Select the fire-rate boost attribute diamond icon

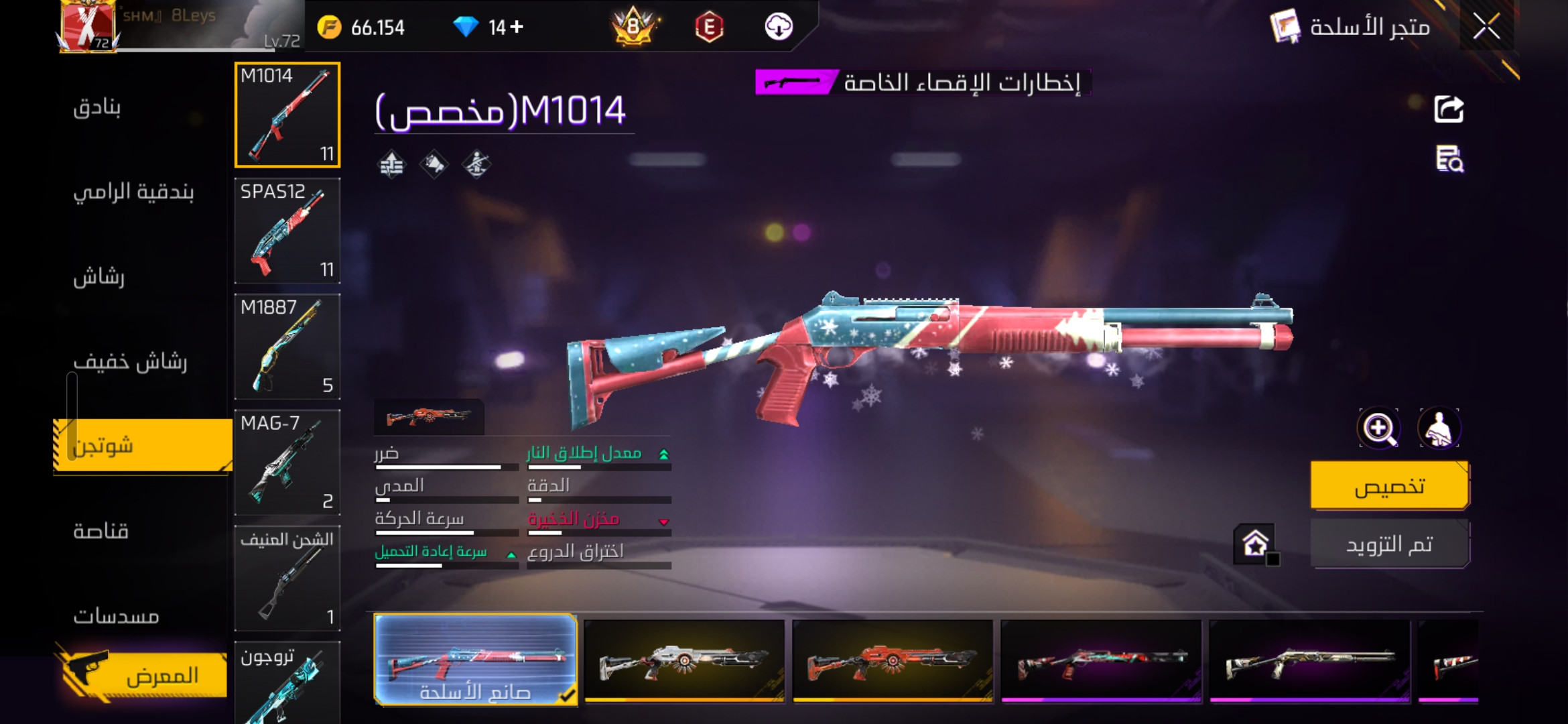pyautogui.click(x=392, y=164)
